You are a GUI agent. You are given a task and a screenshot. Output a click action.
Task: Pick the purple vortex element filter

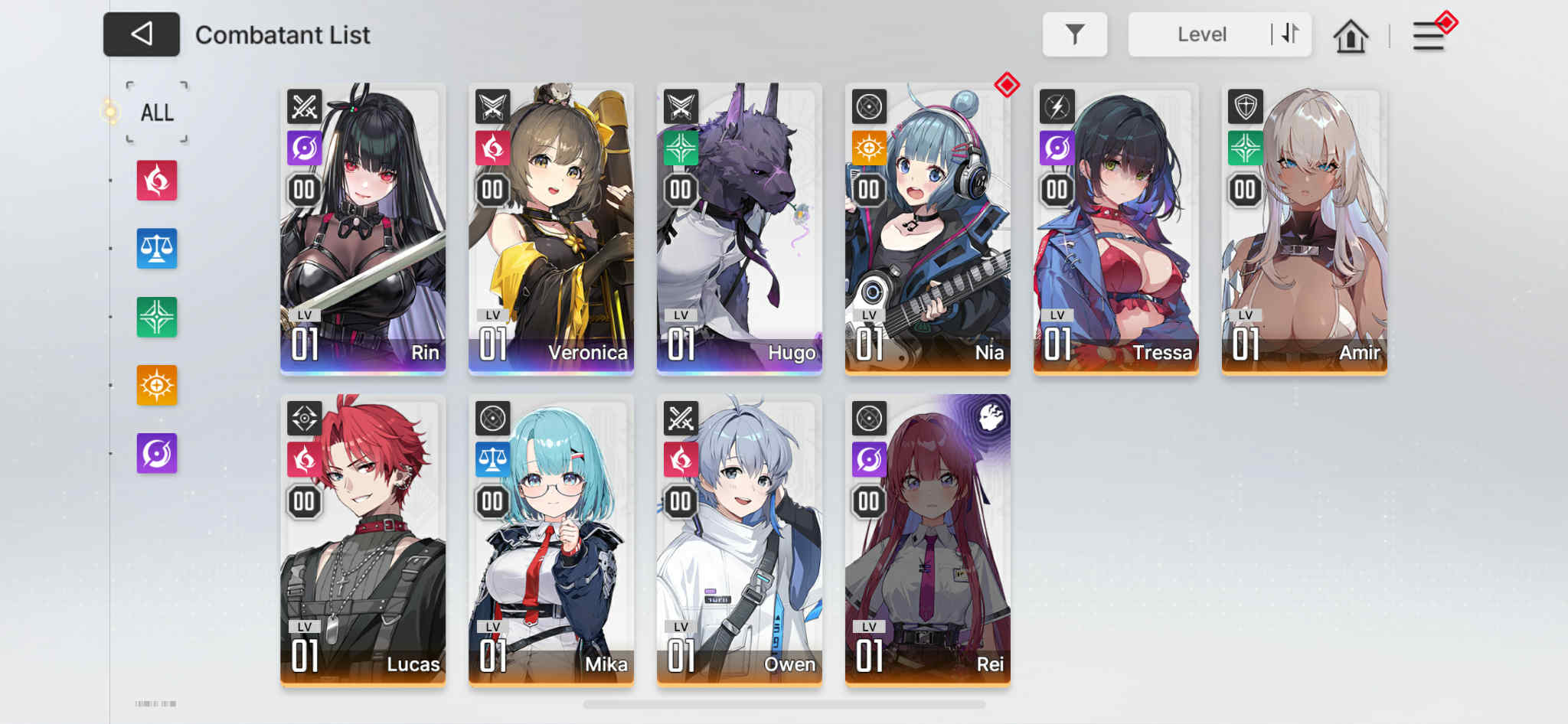156,452
